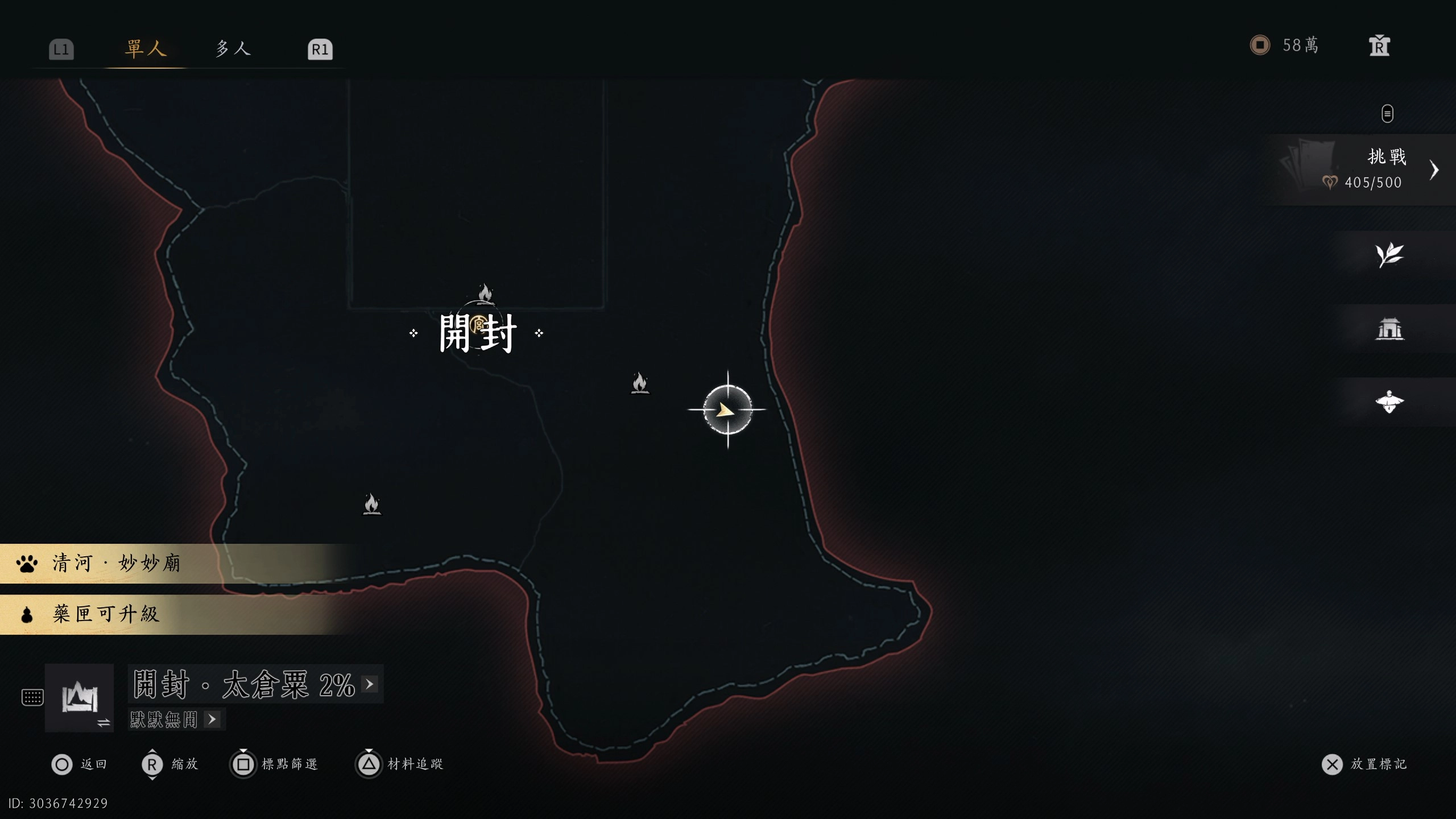Expand the 開封·太倉粟 2% exploration progress
Viewport: 1456px width, 819px height.
coord(255,684)
